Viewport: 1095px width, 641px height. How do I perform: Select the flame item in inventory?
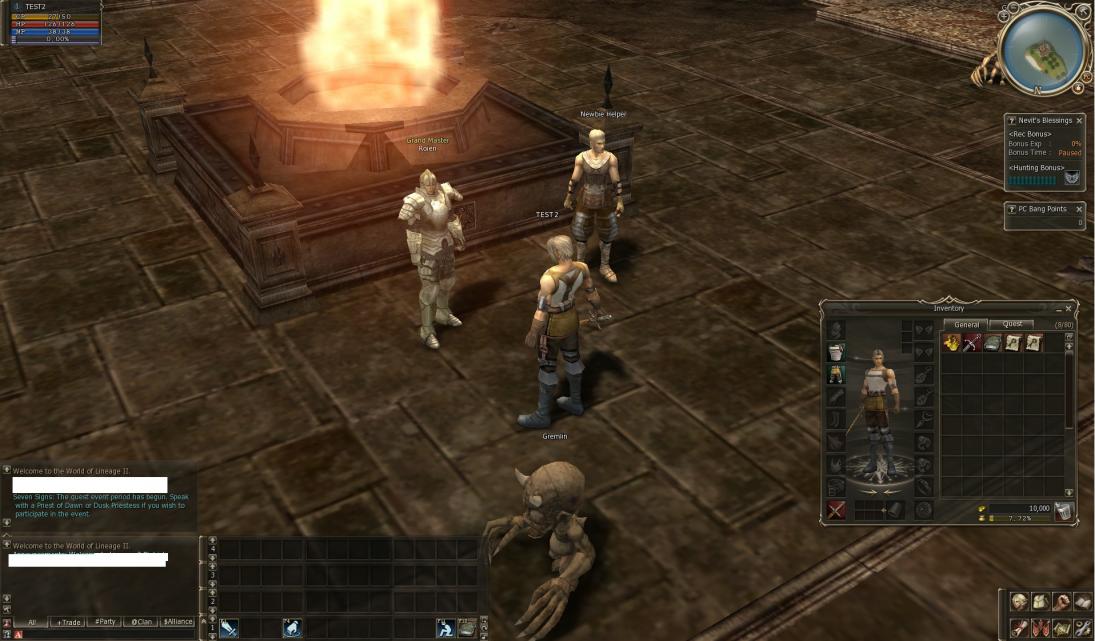[951, 343]
